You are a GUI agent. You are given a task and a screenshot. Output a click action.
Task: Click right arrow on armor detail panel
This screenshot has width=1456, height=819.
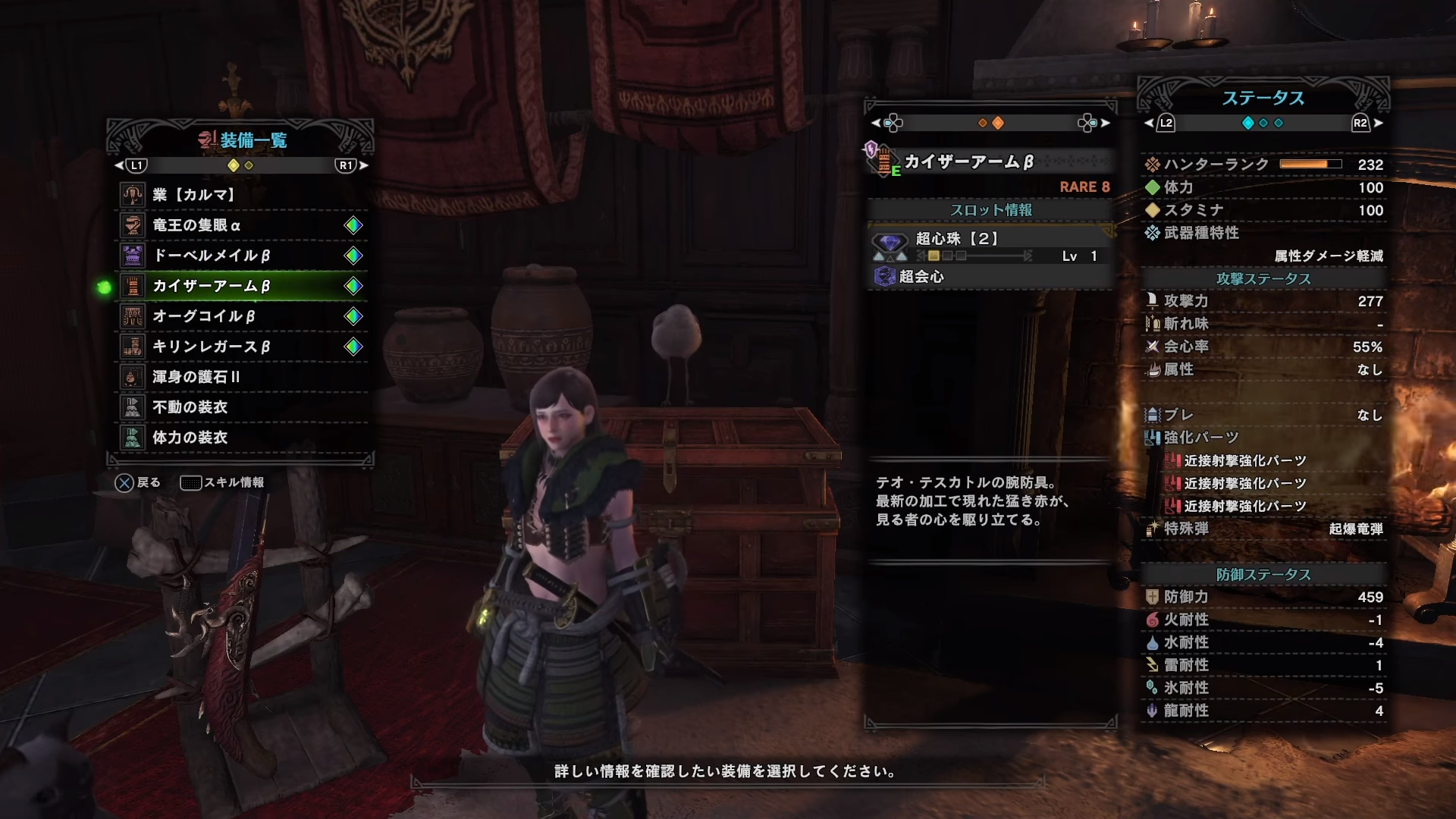[1105, 123]
